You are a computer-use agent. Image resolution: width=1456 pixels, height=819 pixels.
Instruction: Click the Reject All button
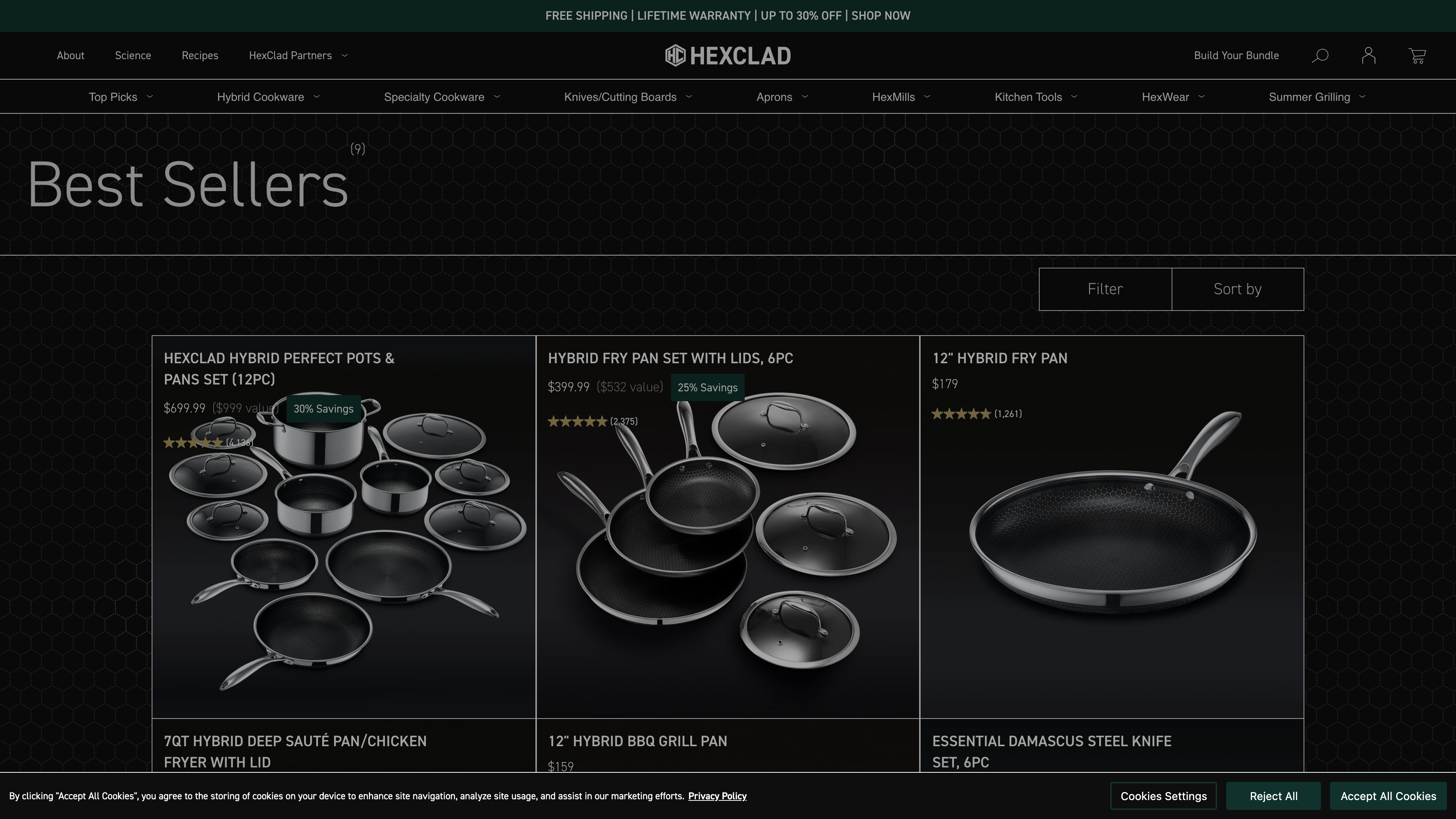point(1274,796)
